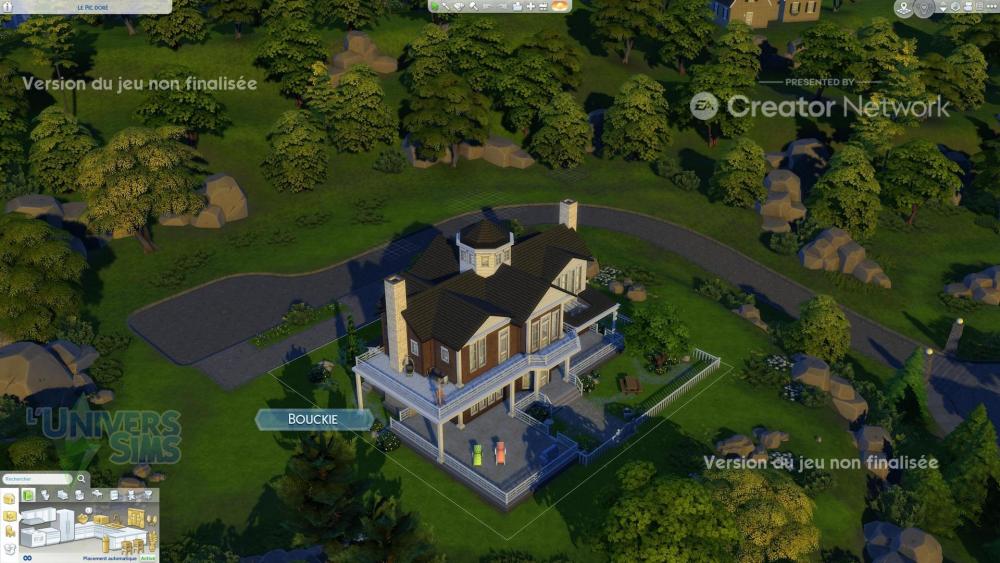1000x563 pixels.
Task: Open the three-dots options menu
Action: (990, 8)
